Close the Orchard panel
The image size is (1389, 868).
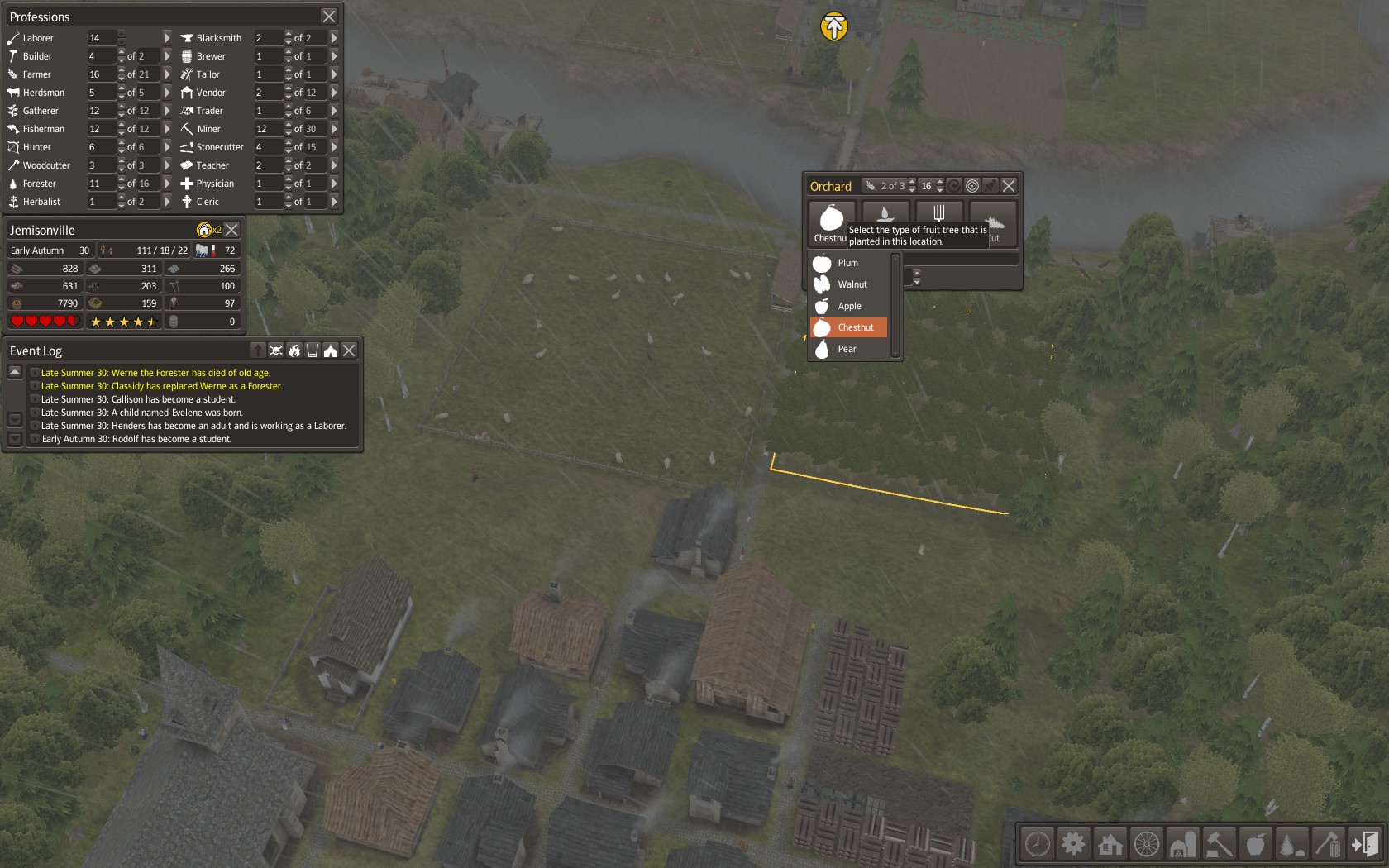tap(1009, 186)
